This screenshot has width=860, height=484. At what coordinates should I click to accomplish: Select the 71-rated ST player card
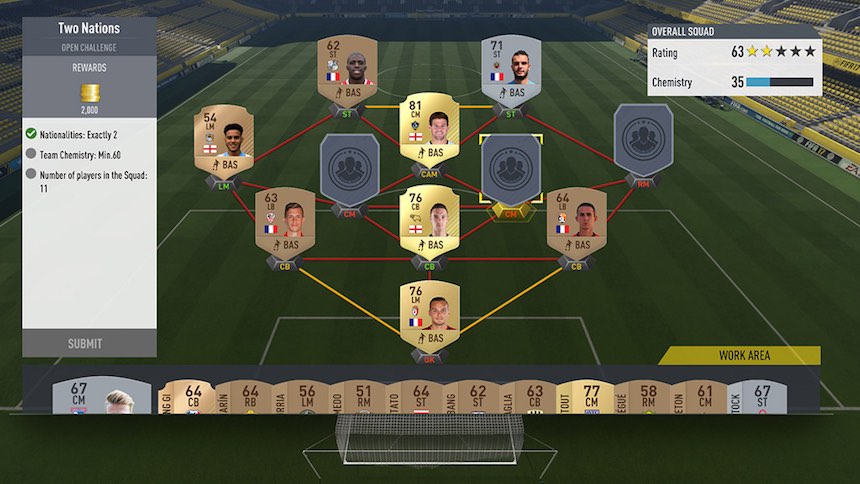click(x=510, y=70)
